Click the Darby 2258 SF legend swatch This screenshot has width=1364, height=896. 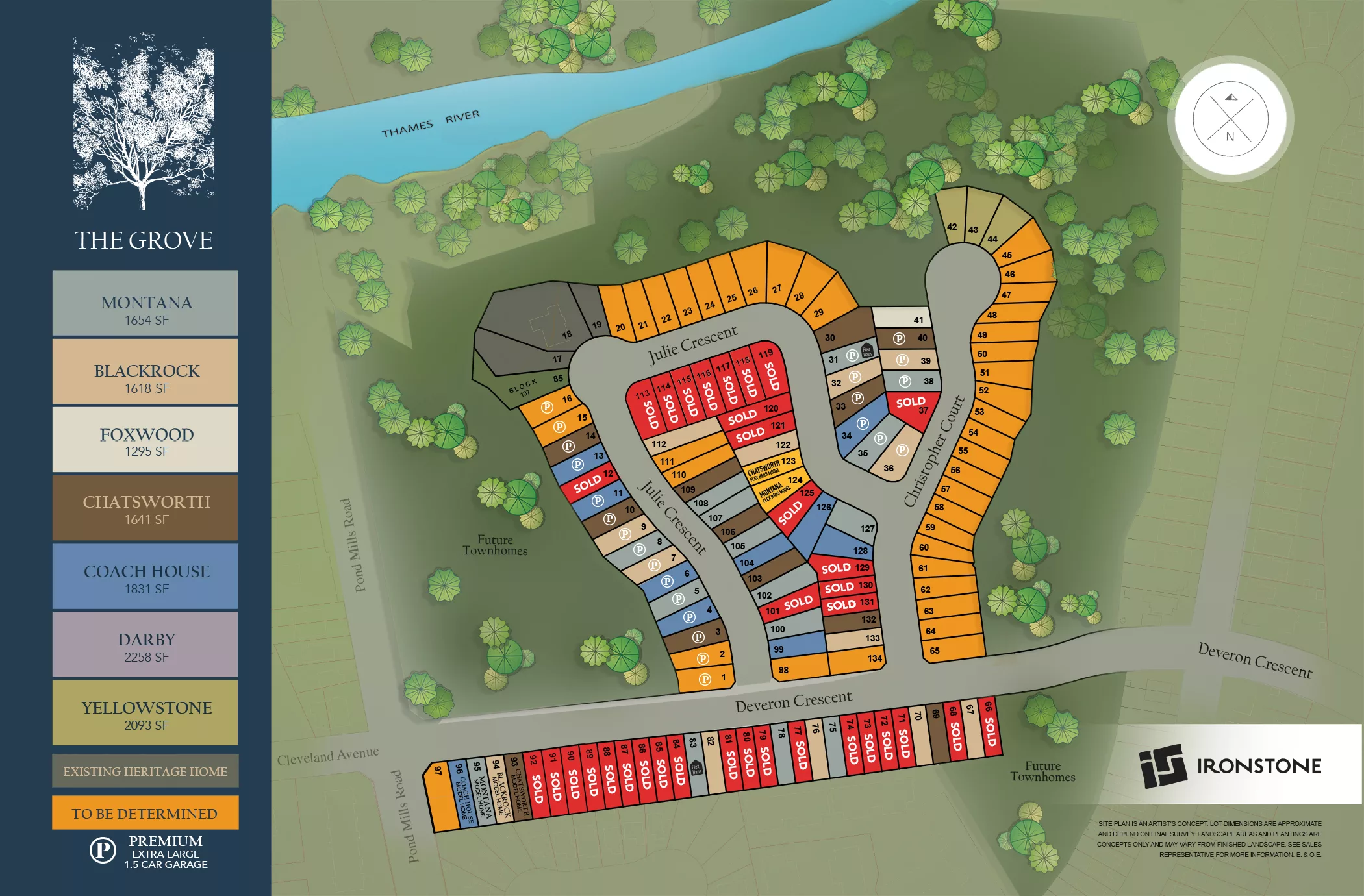pyautogui.click(x=145, y=645)
